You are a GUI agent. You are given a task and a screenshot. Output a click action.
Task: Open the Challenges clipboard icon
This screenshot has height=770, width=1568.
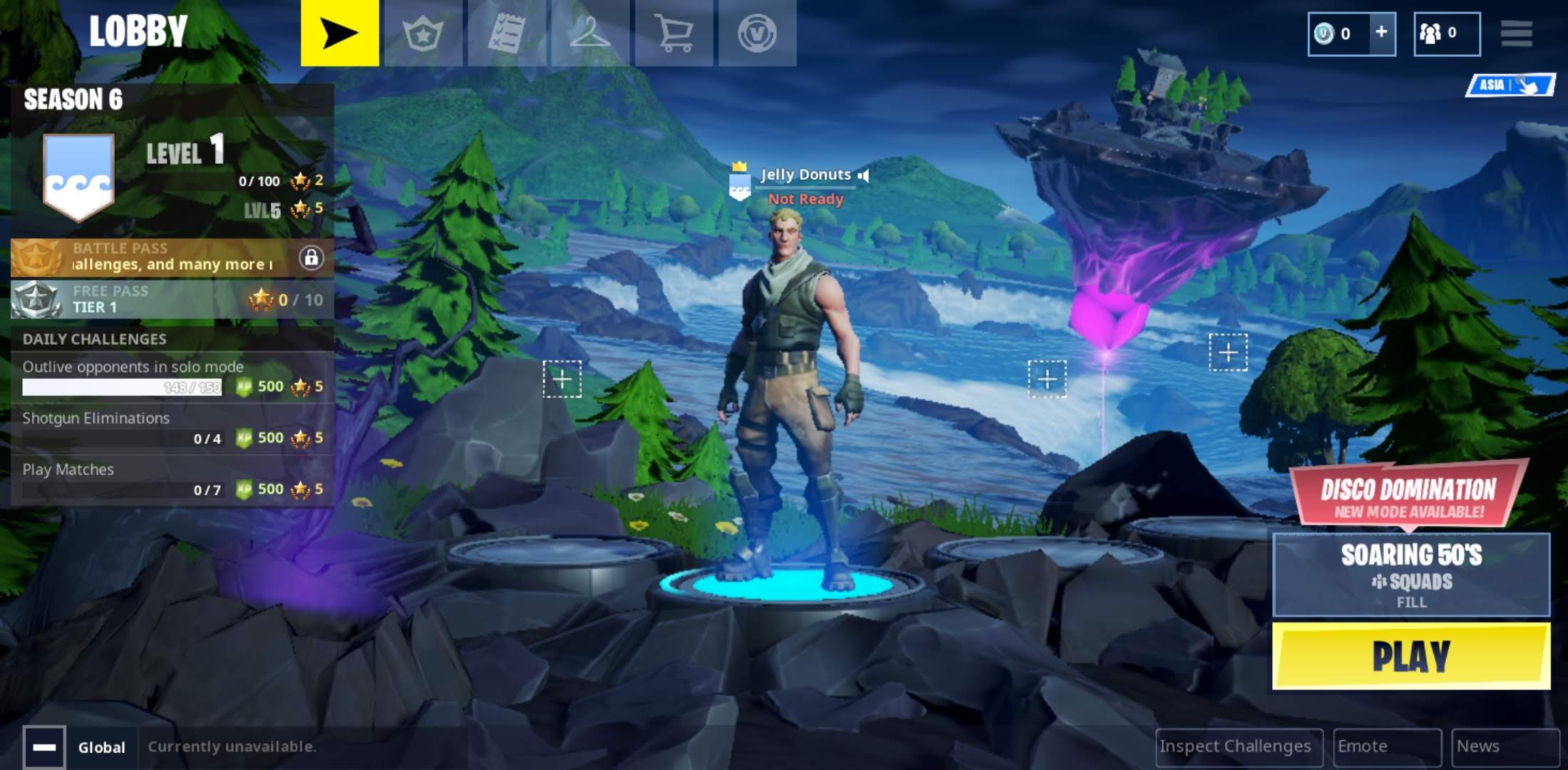(507, 32)
